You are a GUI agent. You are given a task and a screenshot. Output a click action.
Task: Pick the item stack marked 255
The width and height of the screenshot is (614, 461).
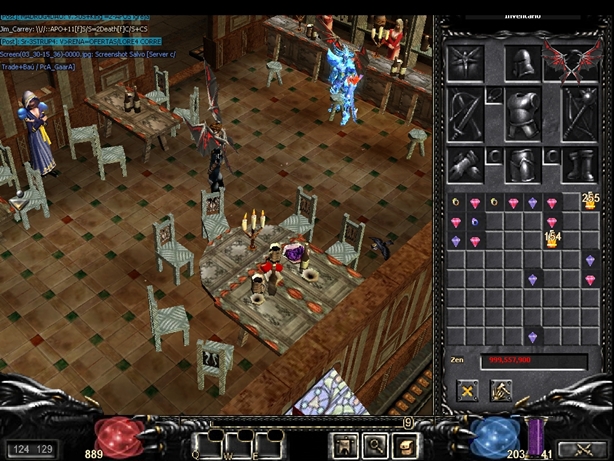coord(589,203)
